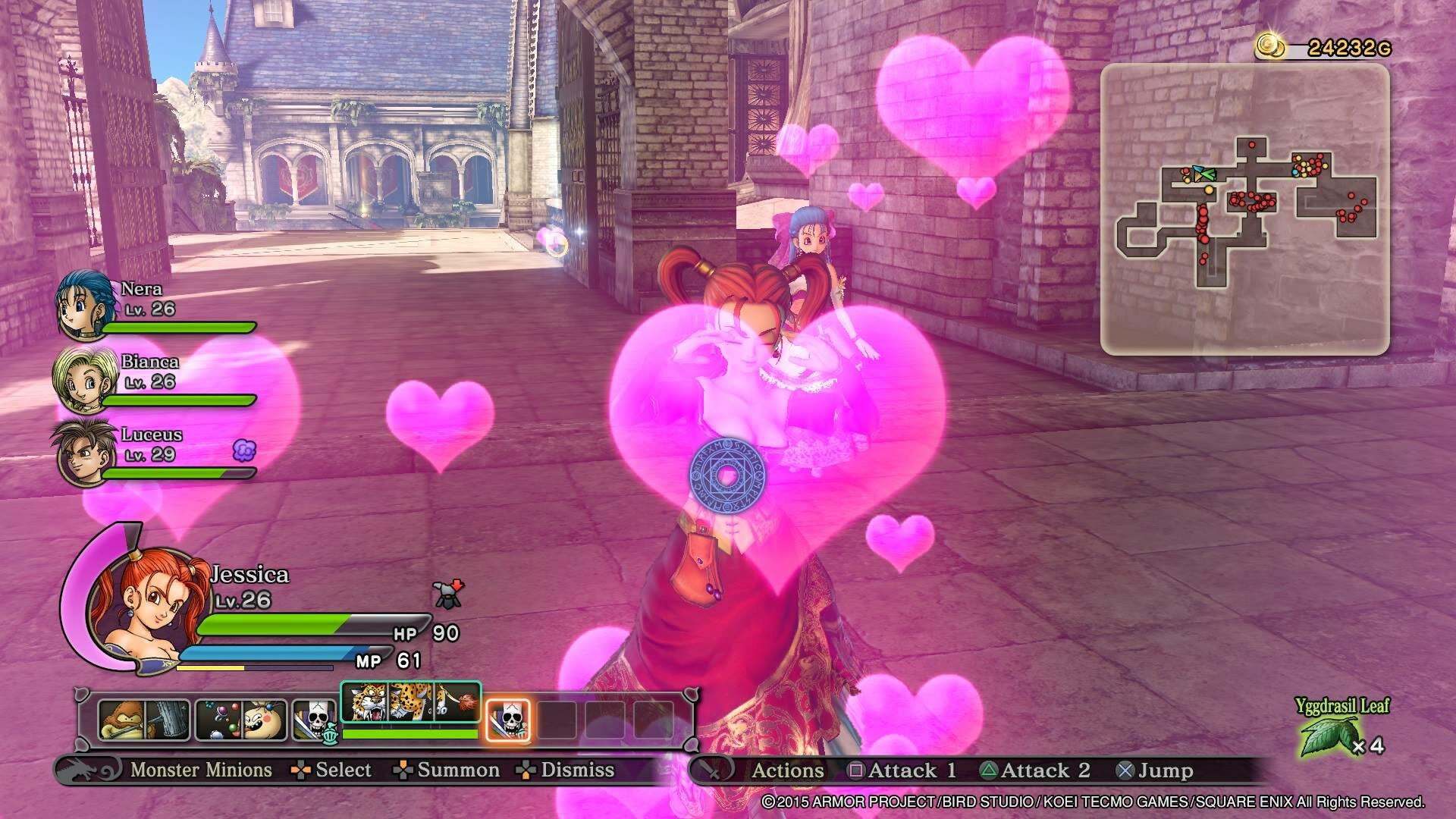
Task: Pick the sabrecat minion medal
Action: pos(410,703)
